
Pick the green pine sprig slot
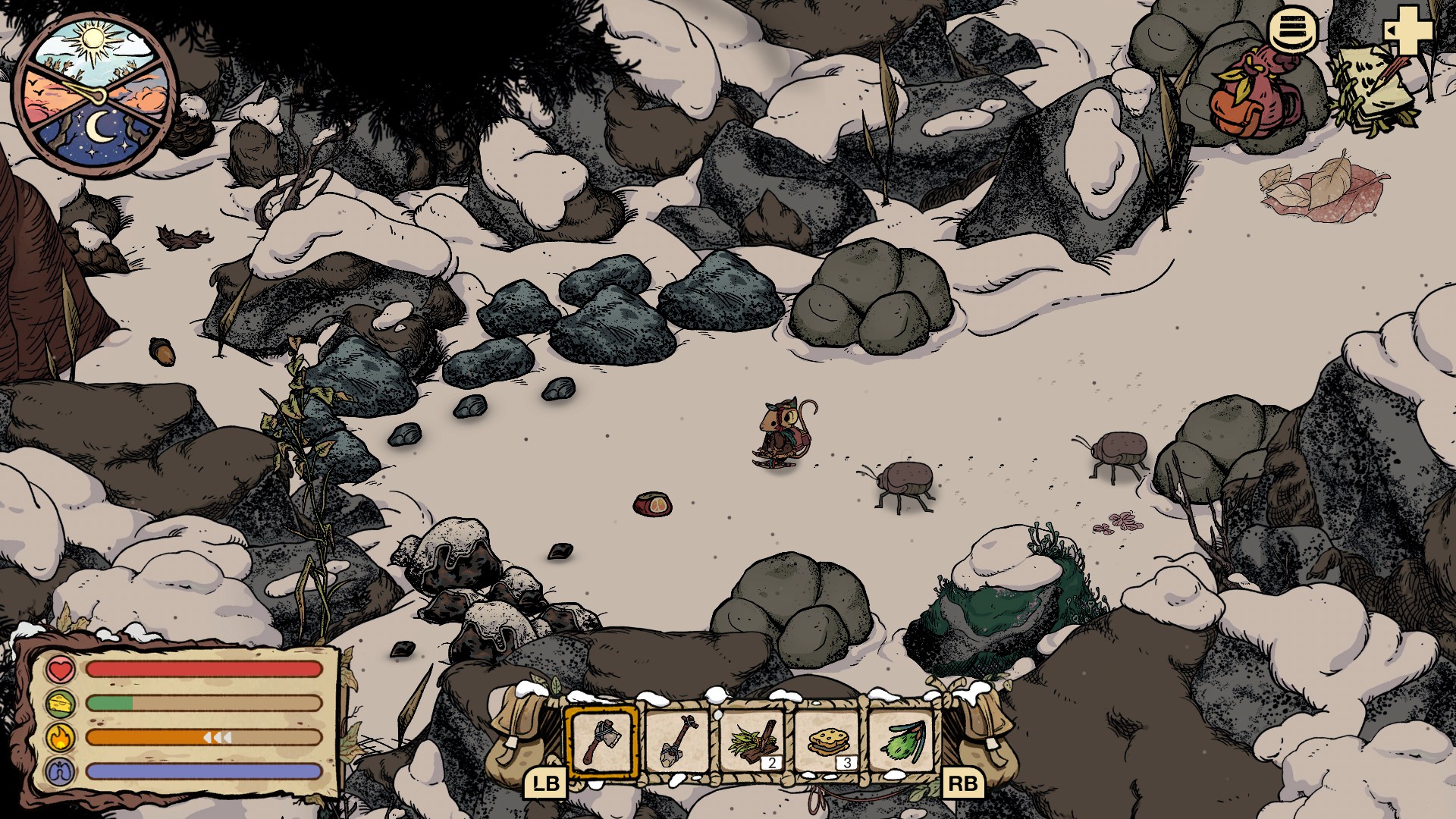point(902,741)
